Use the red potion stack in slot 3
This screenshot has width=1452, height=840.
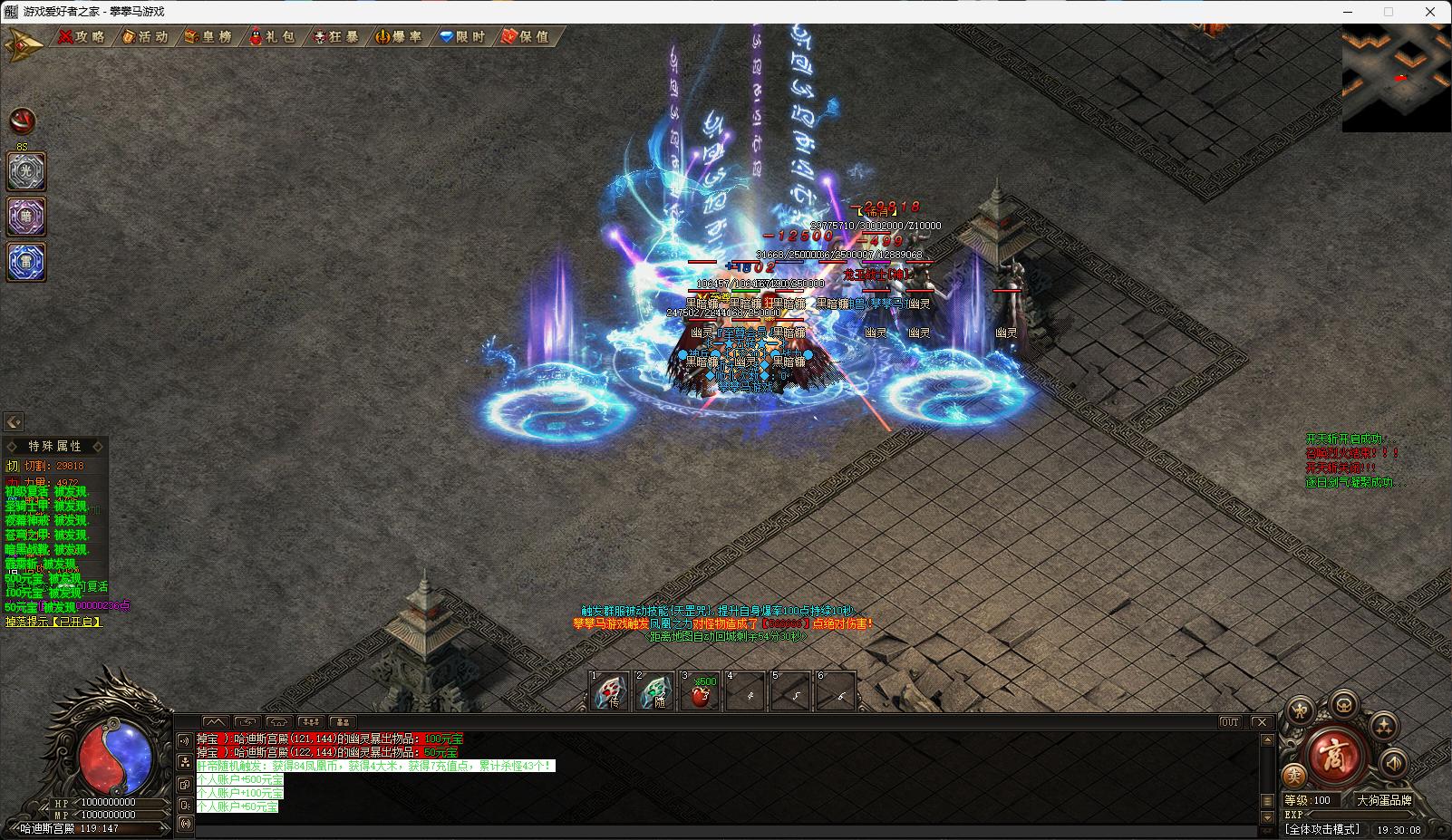[x=700, y=693]
